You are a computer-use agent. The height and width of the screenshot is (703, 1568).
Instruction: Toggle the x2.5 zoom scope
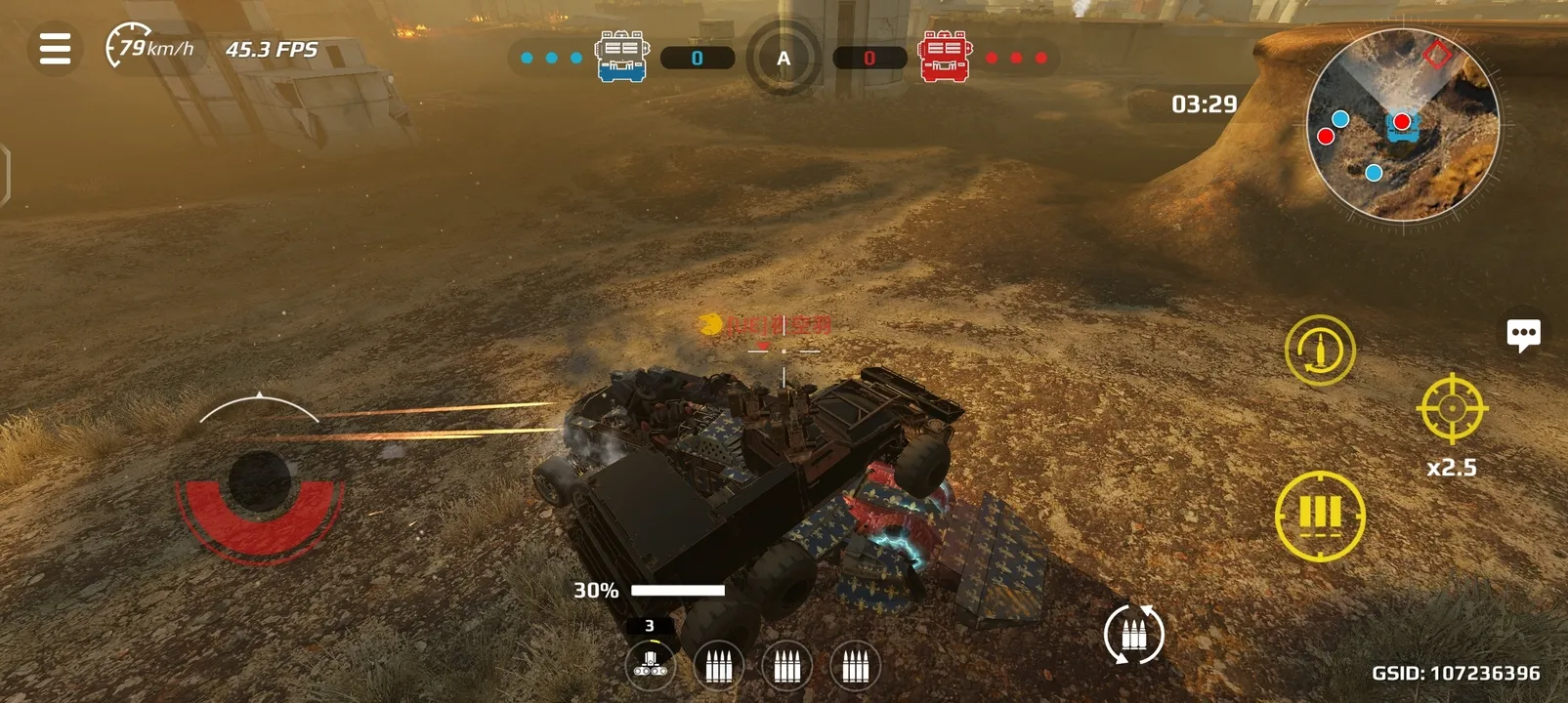pyautogui.click(x=1453, y=413)
